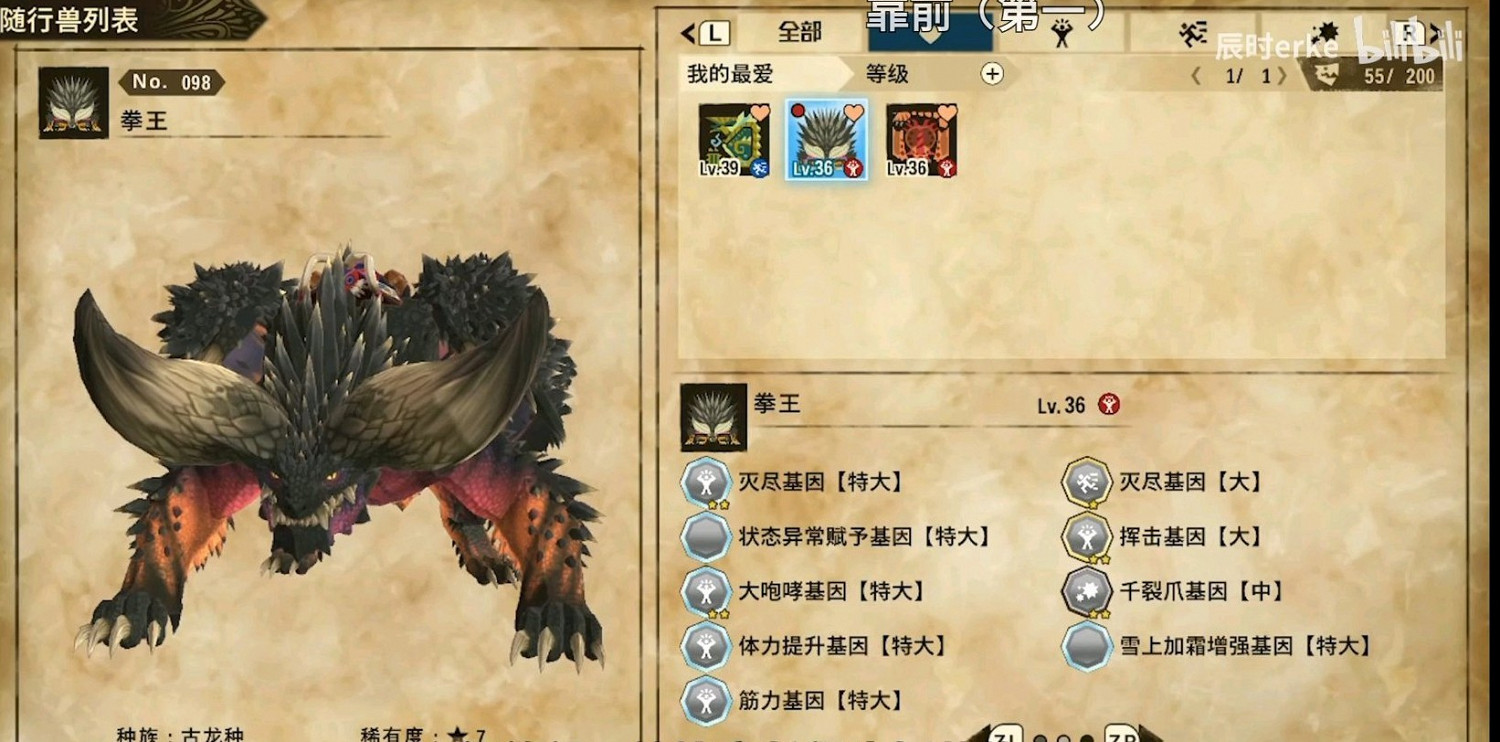
Task: Select the power-type filter icon in top bar
Action: [1065, 31]
